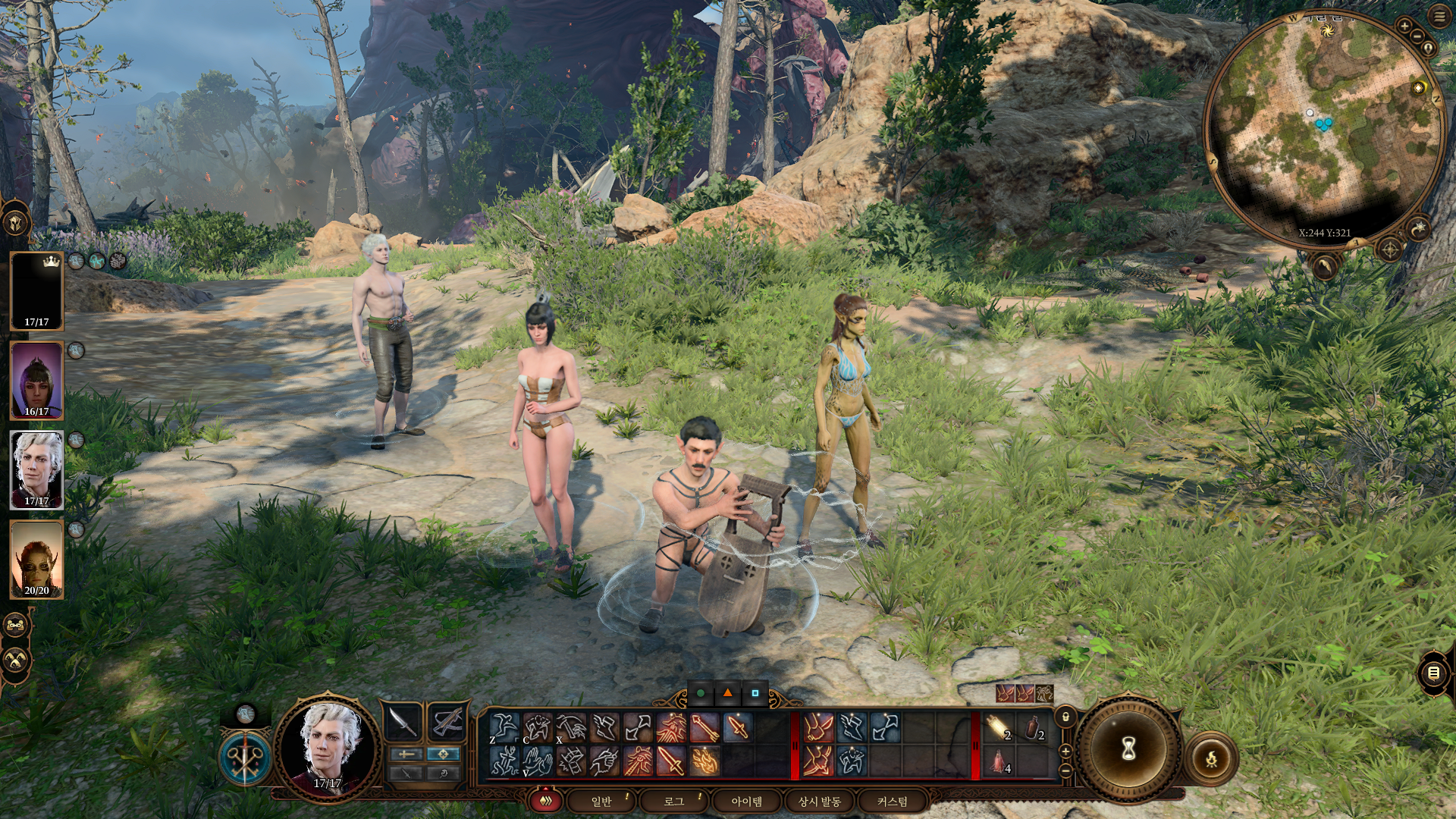Zoom in on the minimap

coord(1404,27)
